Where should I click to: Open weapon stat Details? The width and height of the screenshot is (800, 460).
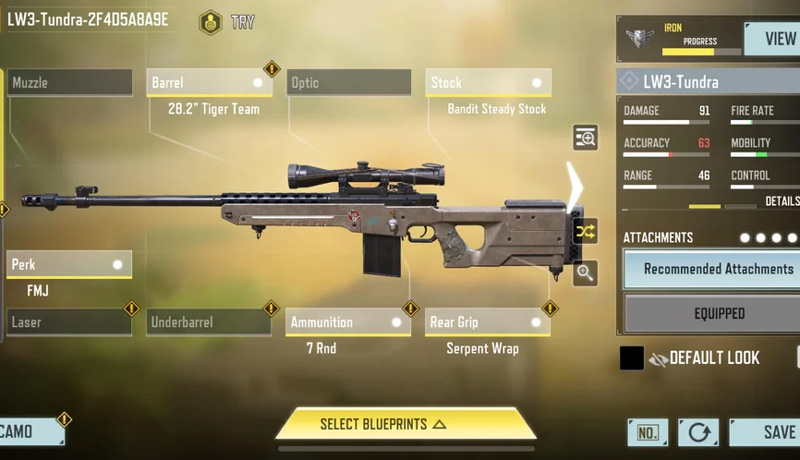click(x=782, y=201)
